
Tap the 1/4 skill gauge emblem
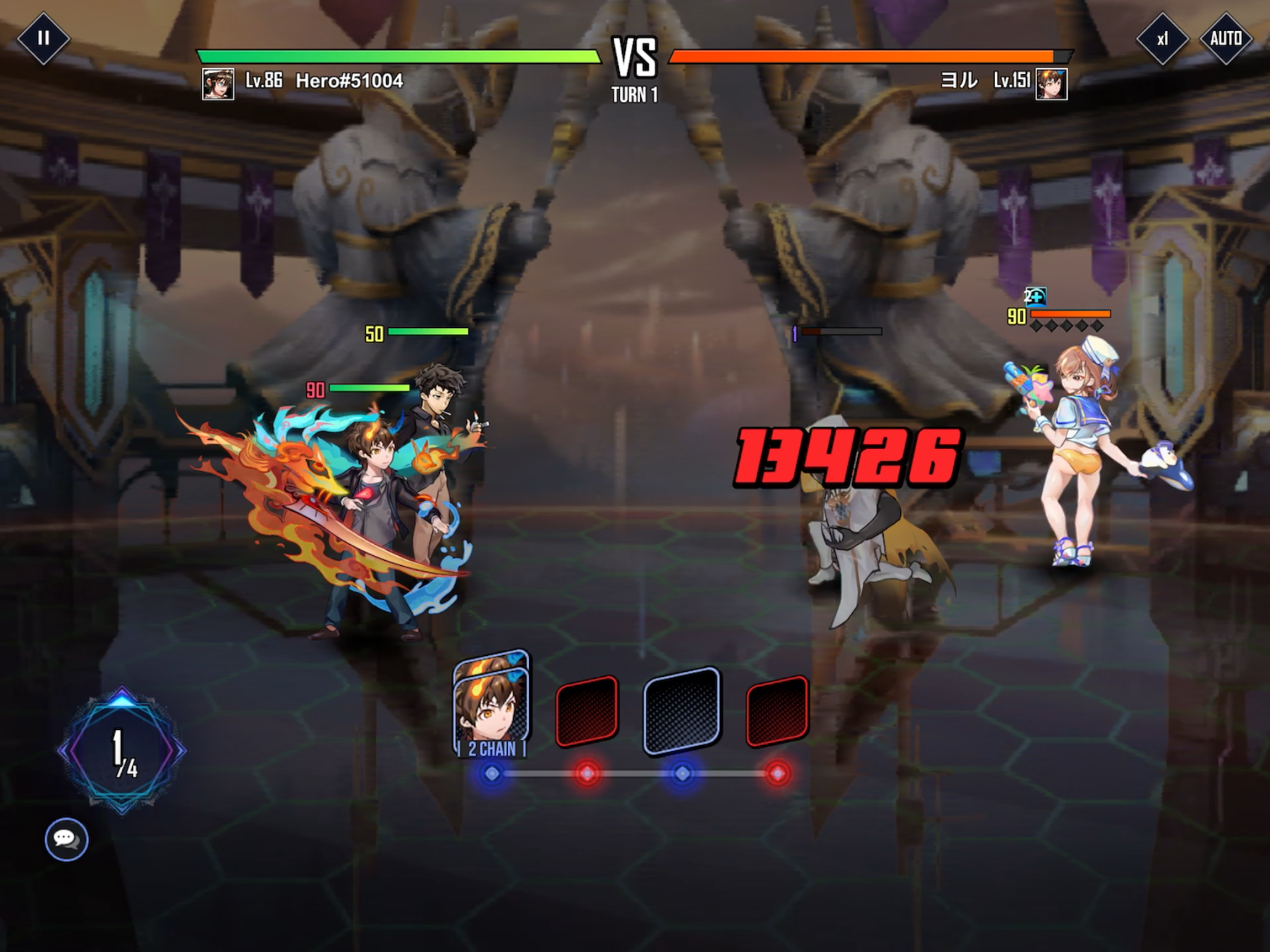coord(122,751)
